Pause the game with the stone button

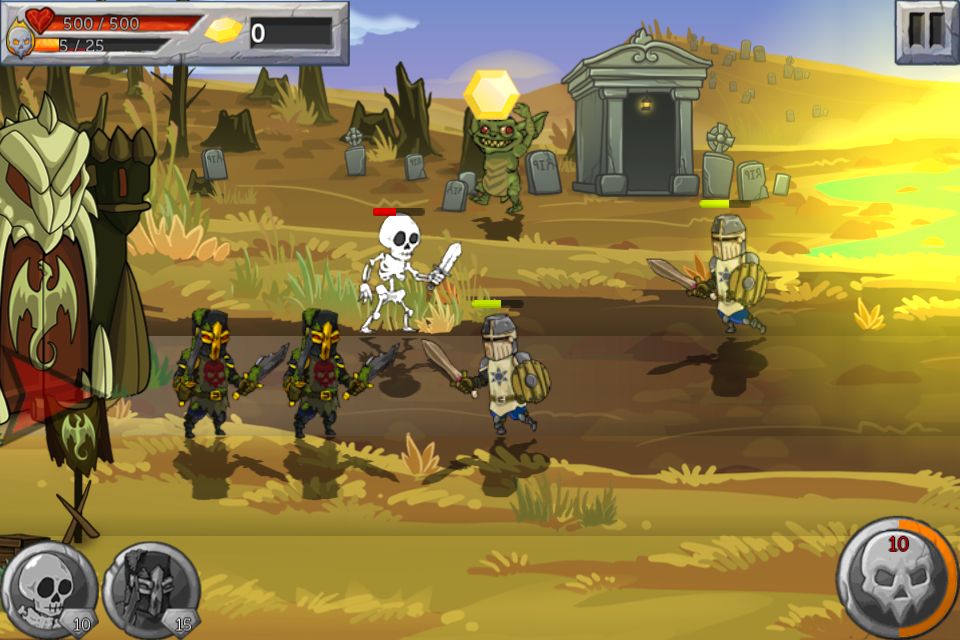925,32
